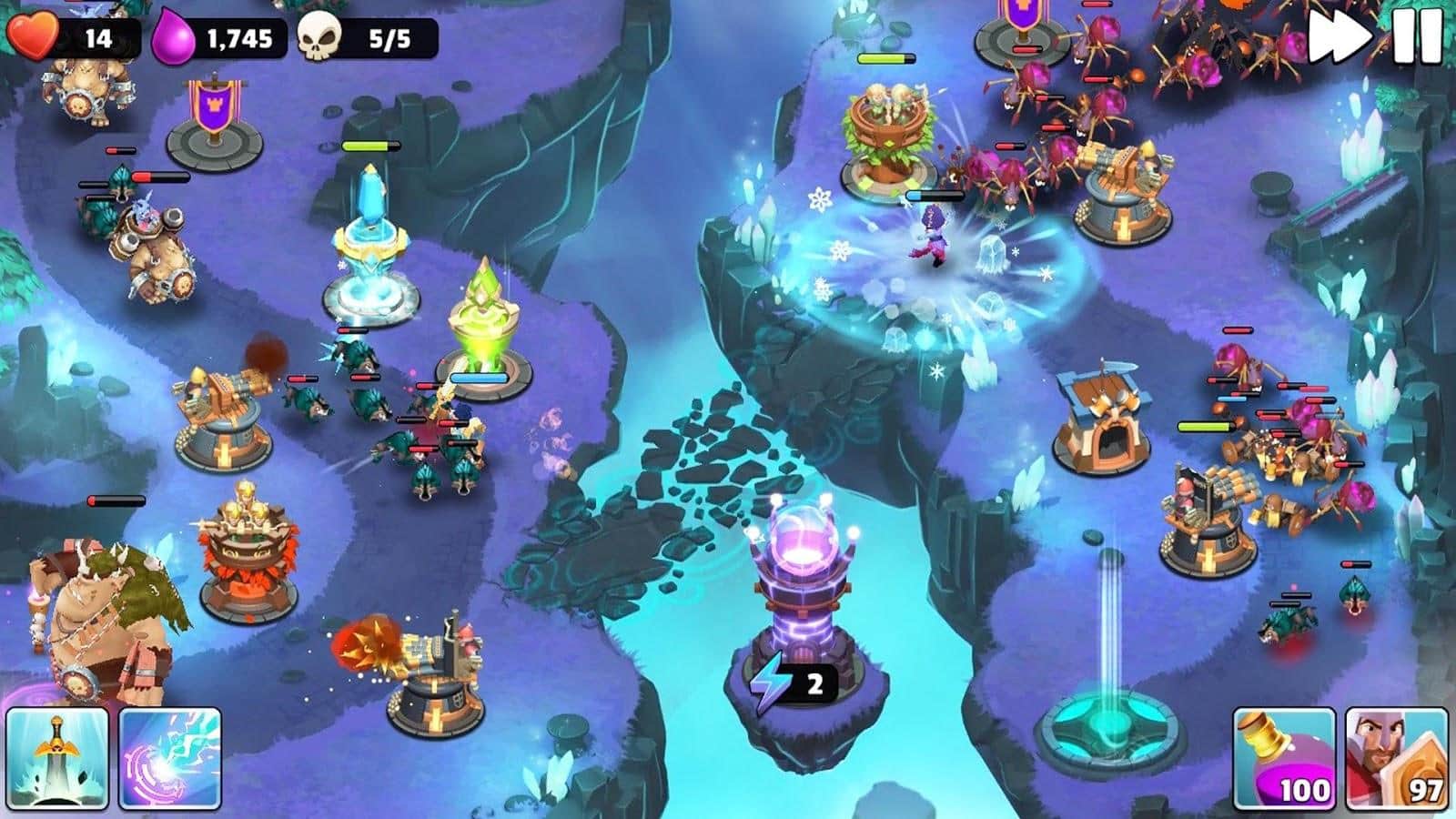The height and width of the screenshot is (819, 1456).
Task: Toggle the fast-forward speed button
Action: tap(1340, 37)
